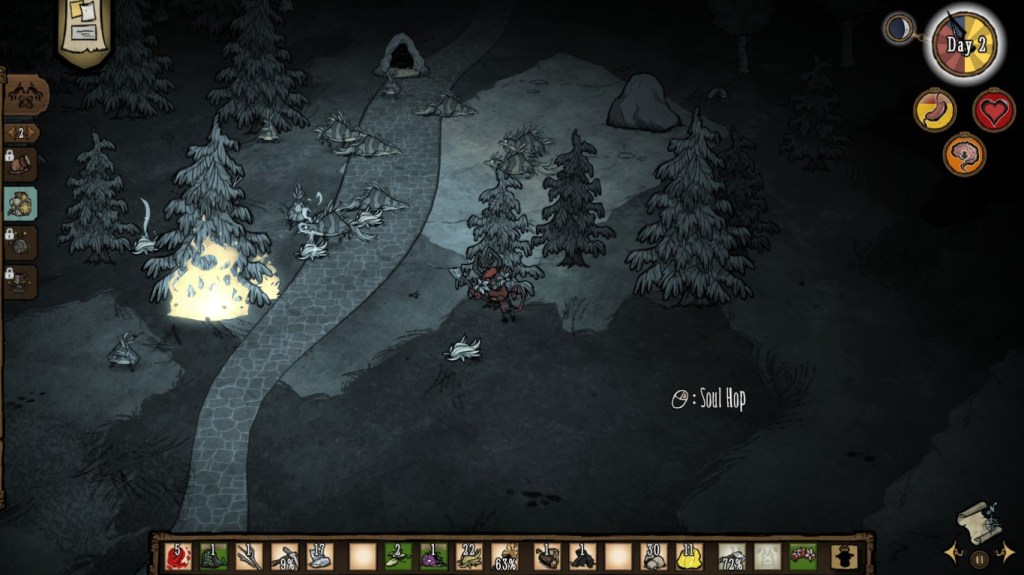
Task: Select the item at 72% durability
Action: click(x=731, y=556)
